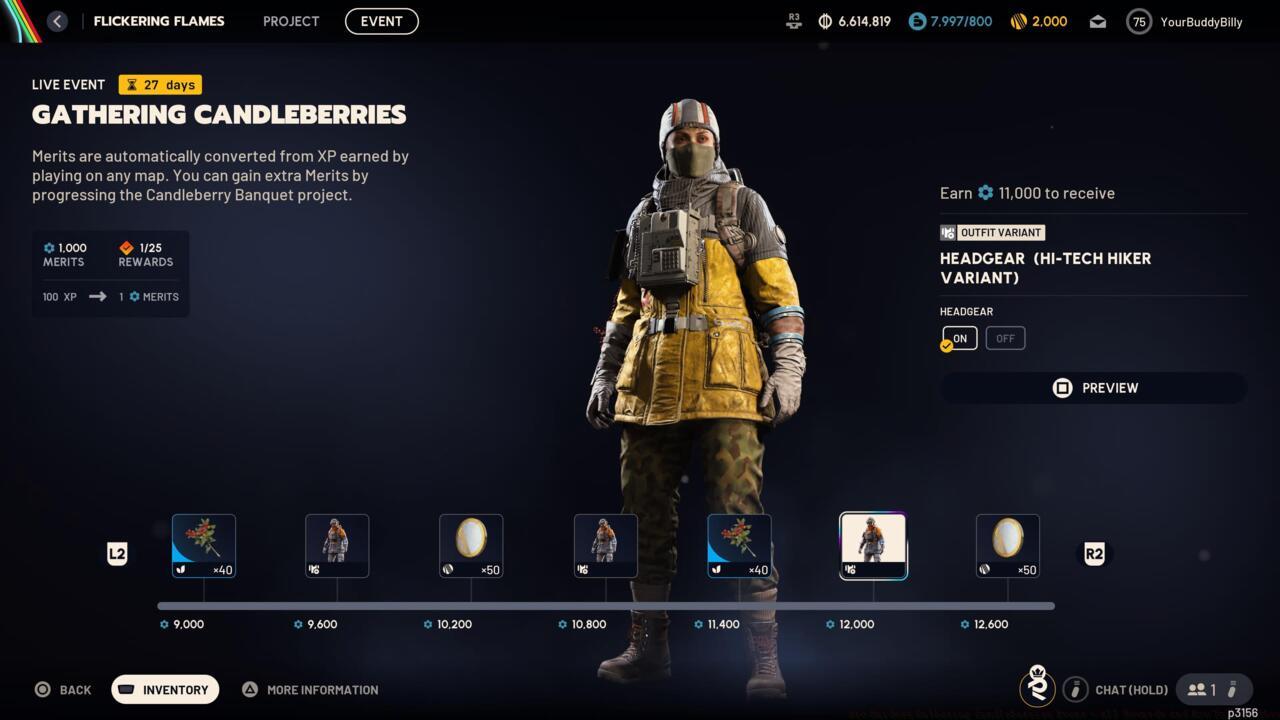Select the L2 shoulder button icon
The width and height of the screenshot is (1280, 720).
(117, 554)
